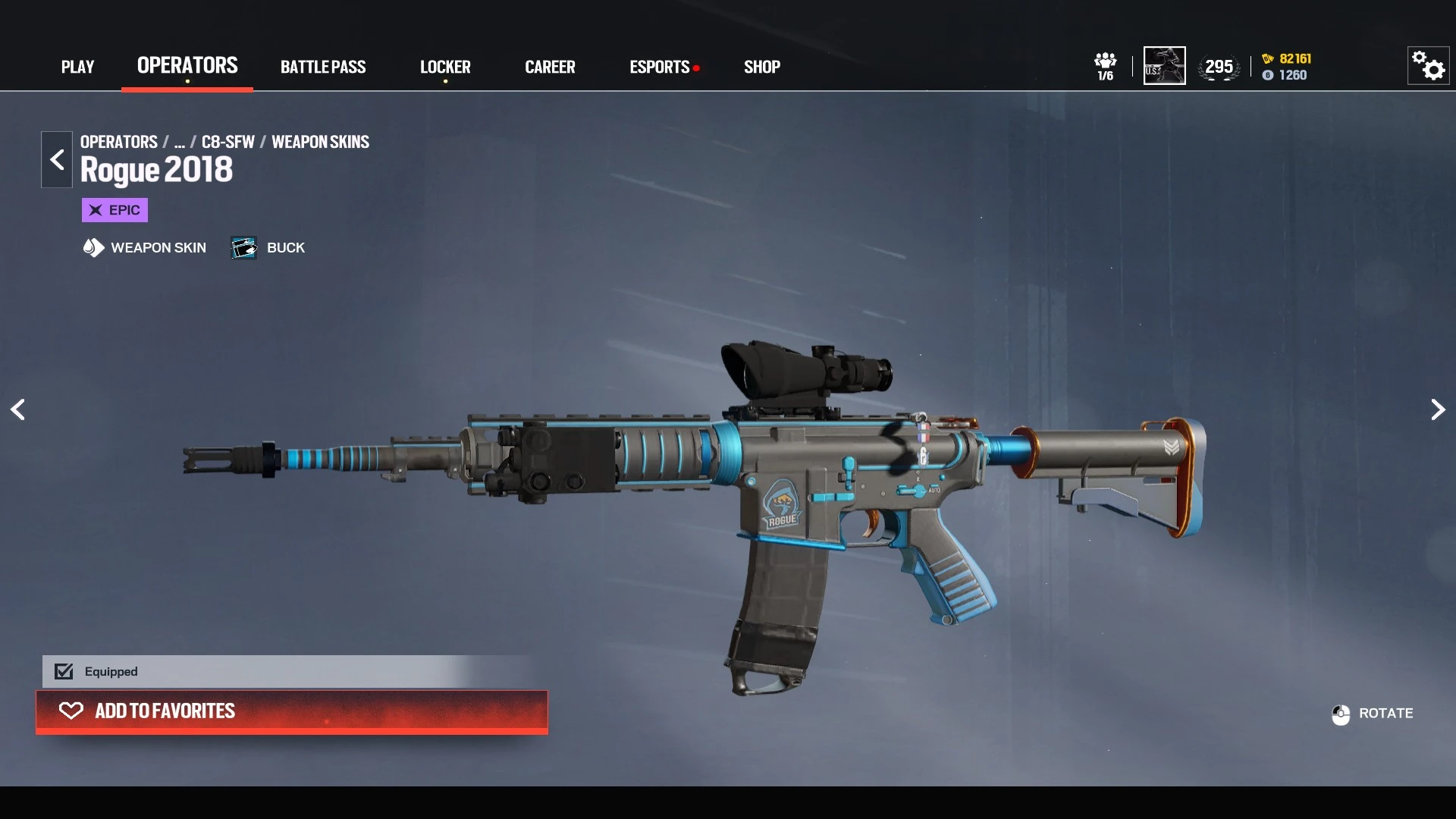Switch to the OPERATORS tab
The image size is (1456, 819).
point(187,66)
